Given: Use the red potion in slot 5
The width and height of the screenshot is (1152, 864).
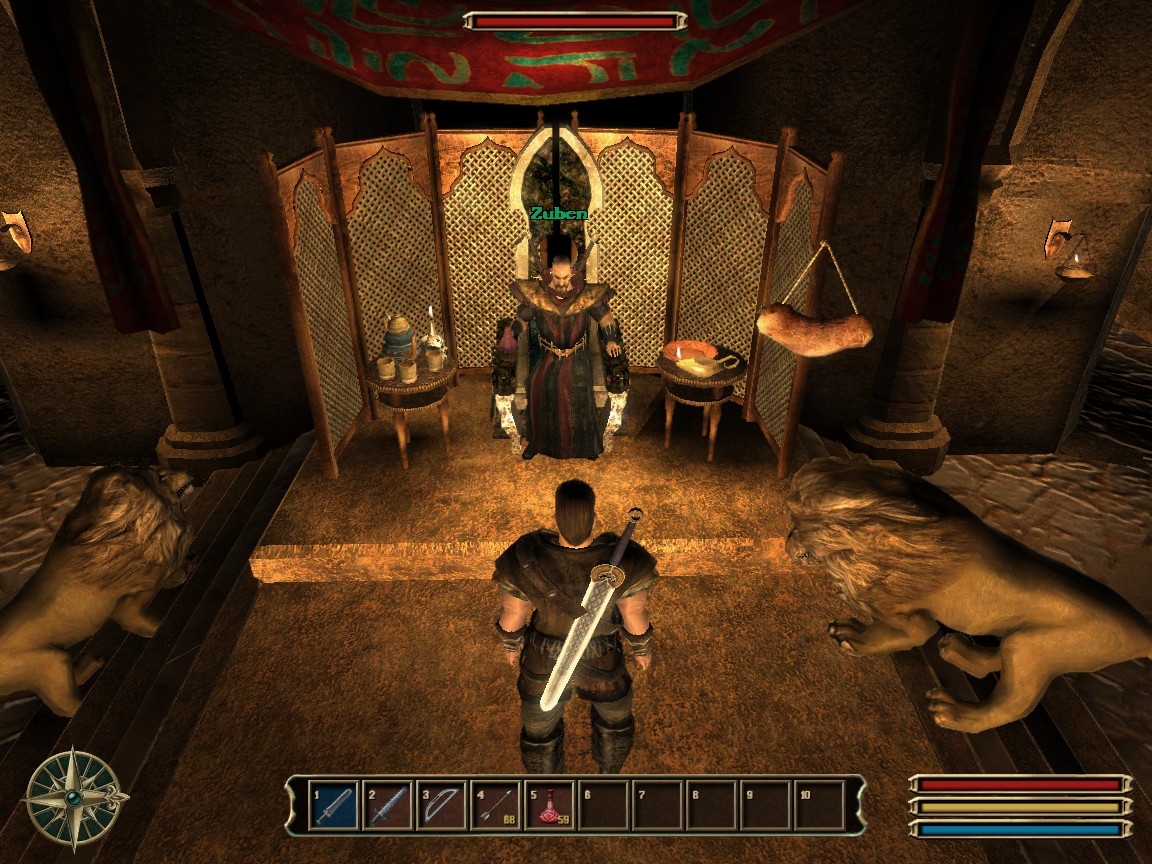Looking at the screenshot, I should coord(550,805).
